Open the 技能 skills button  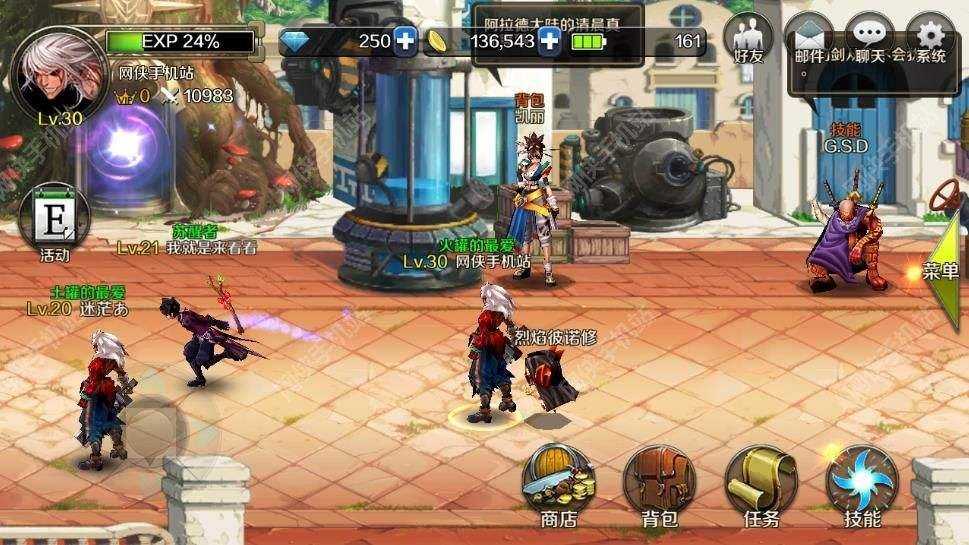tap(862, 483)
